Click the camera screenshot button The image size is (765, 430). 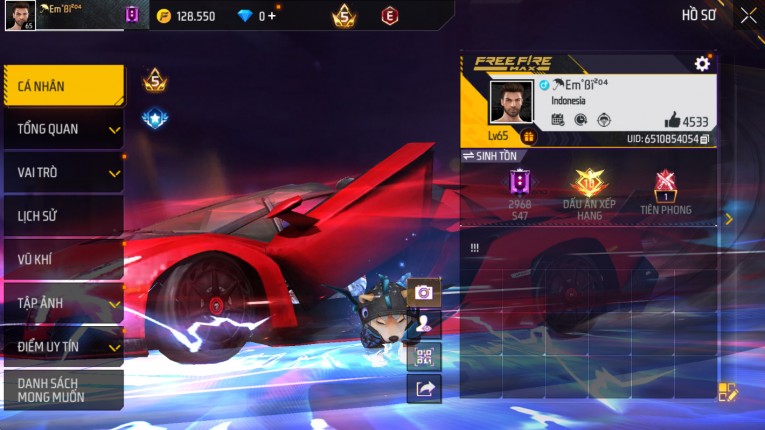coord(424,292)
